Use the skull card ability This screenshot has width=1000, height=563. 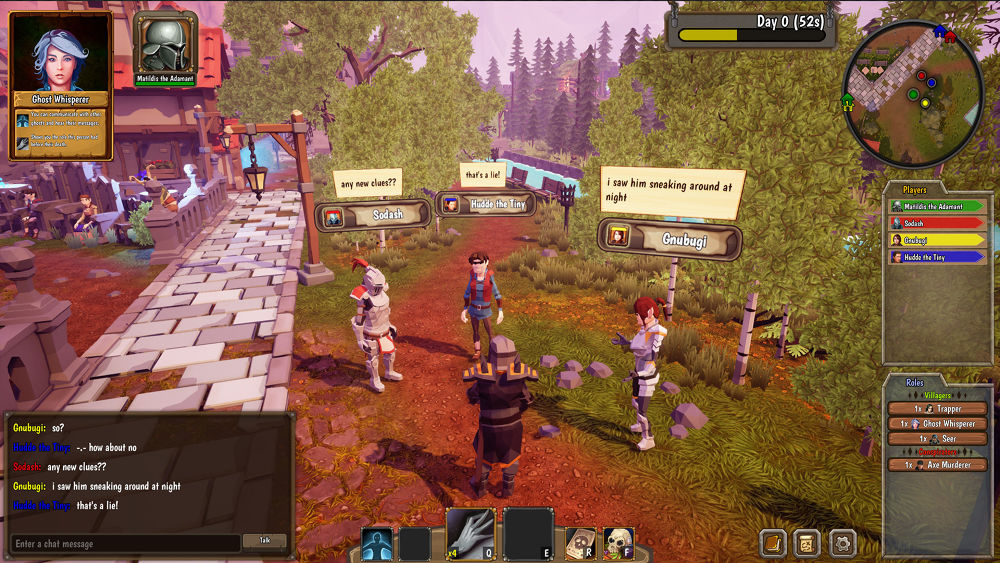pyautogui.click(x=580, y=543)
